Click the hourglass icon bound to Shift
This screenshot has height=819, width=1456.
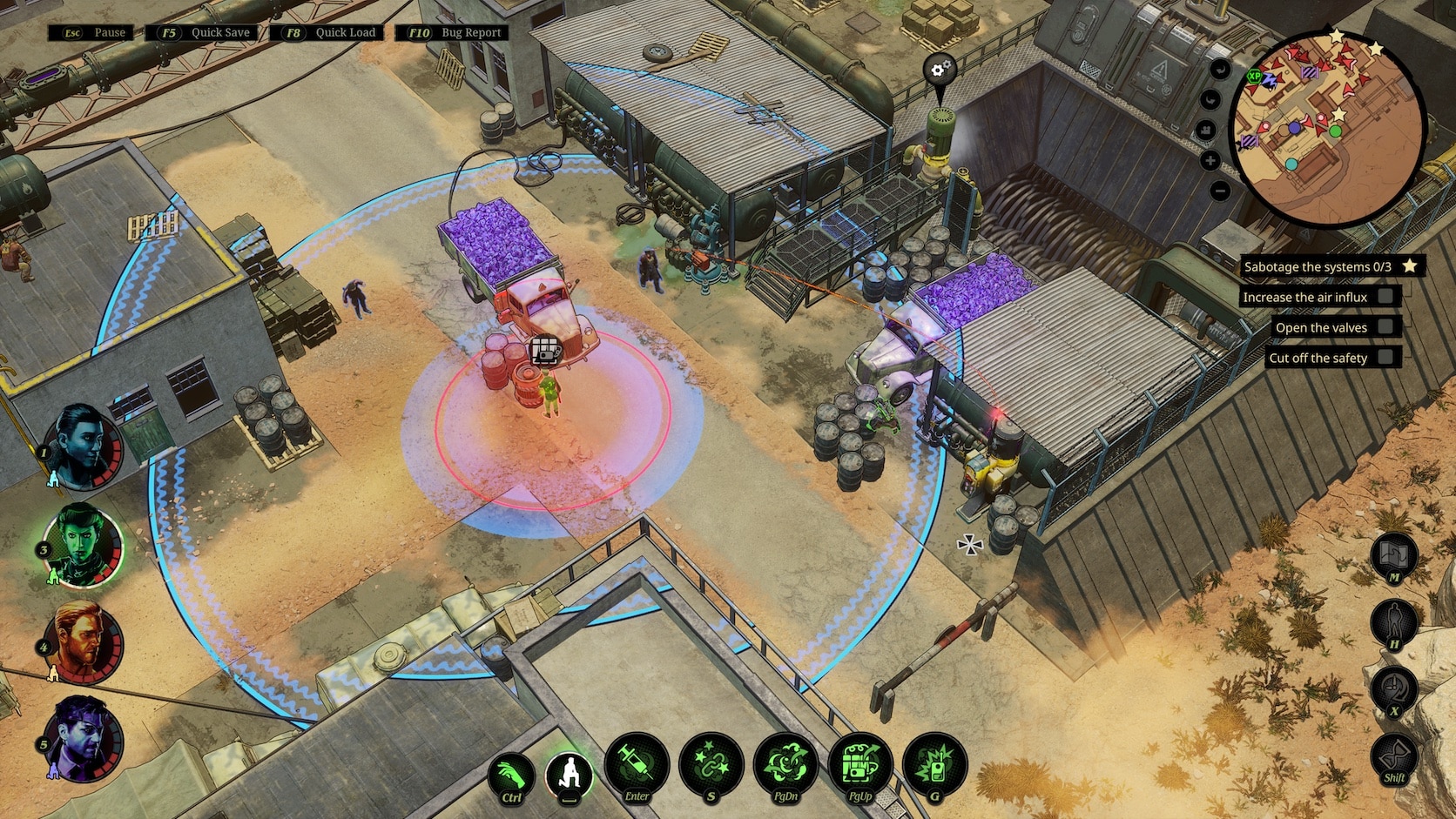pos(1393,752)
